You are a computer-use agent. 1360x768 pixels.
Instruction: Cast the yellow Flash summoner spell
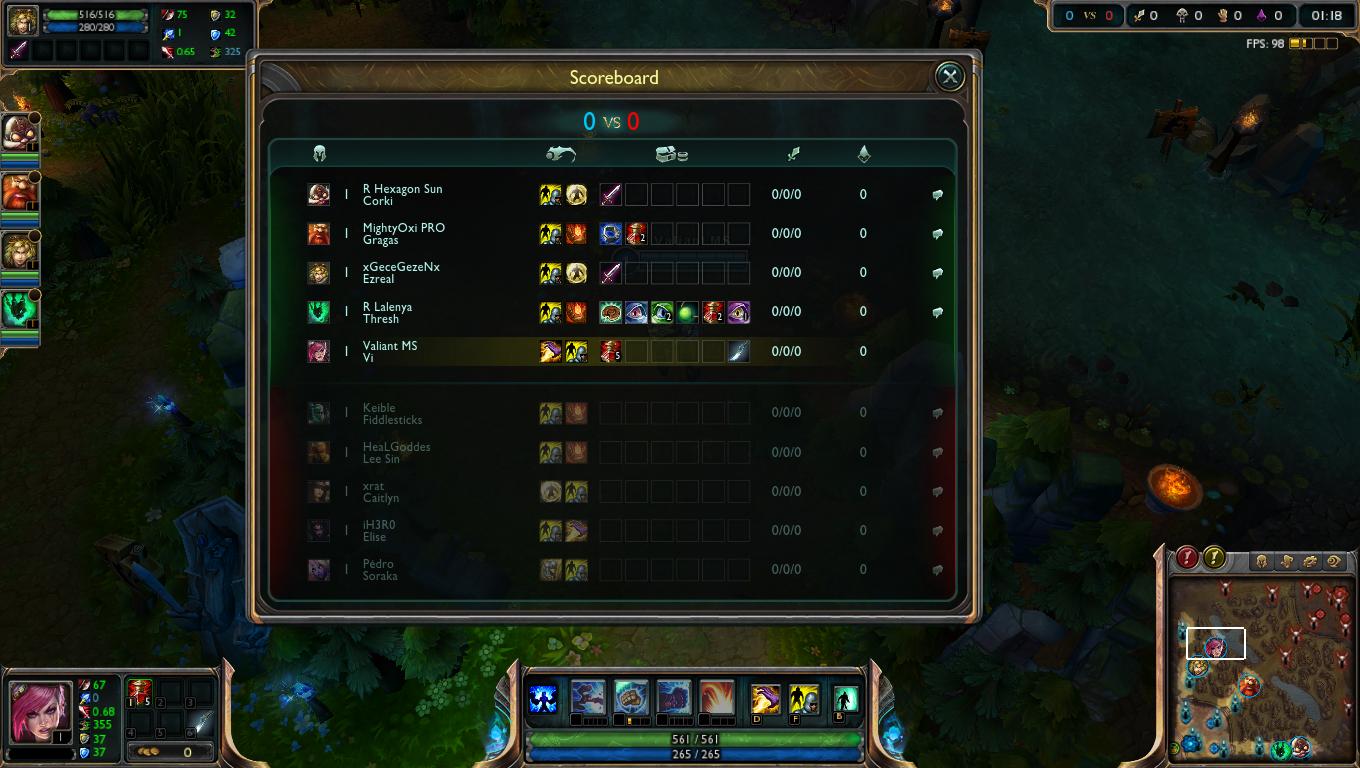point(804,698)
